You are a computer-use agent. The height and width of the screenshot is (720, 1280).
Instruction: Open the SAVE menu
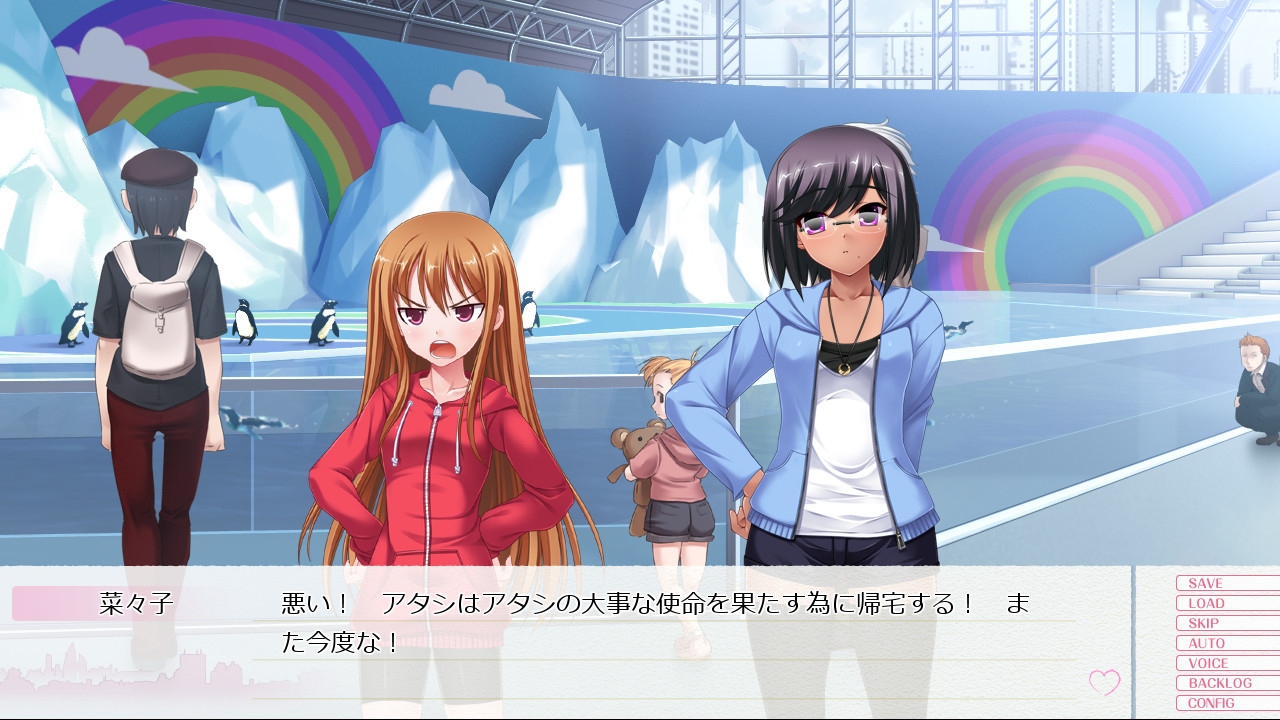coord(1226,583)
